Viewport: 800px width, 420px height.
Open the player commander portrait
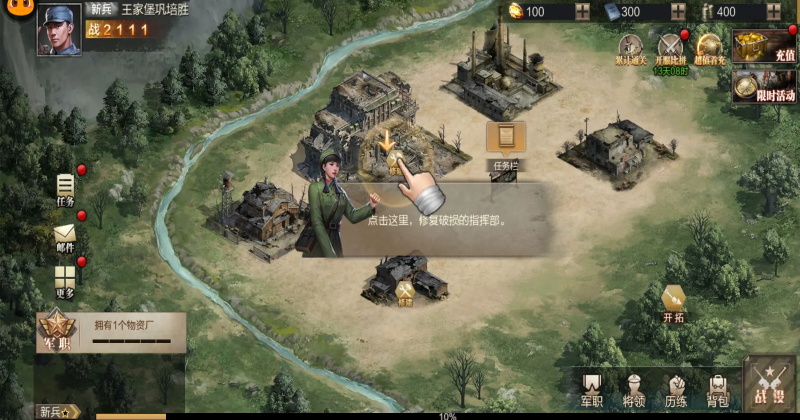click(59, 28)
